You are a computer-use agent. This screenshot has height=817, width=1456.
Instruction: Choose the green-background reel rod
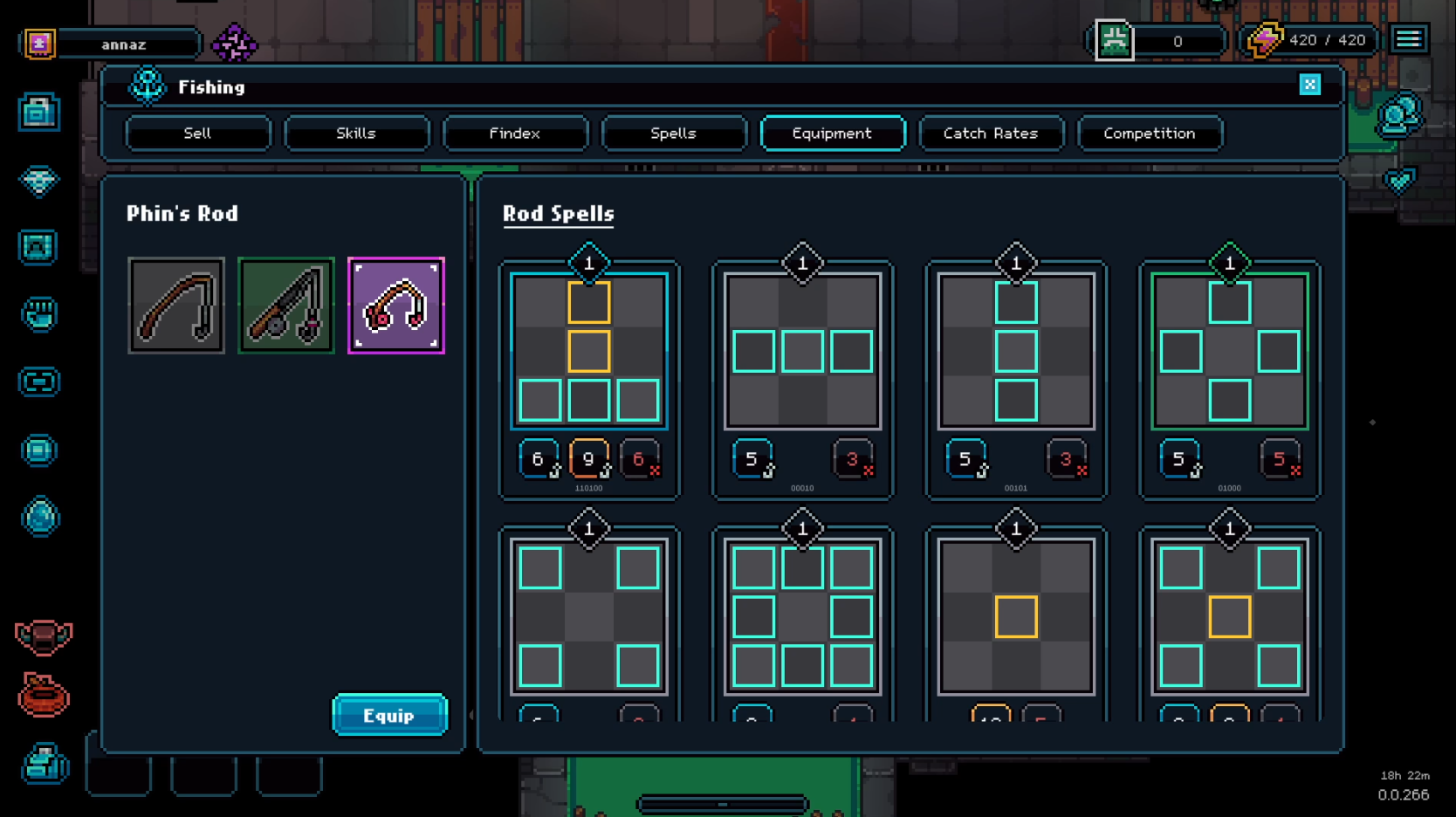click(286, 306)
